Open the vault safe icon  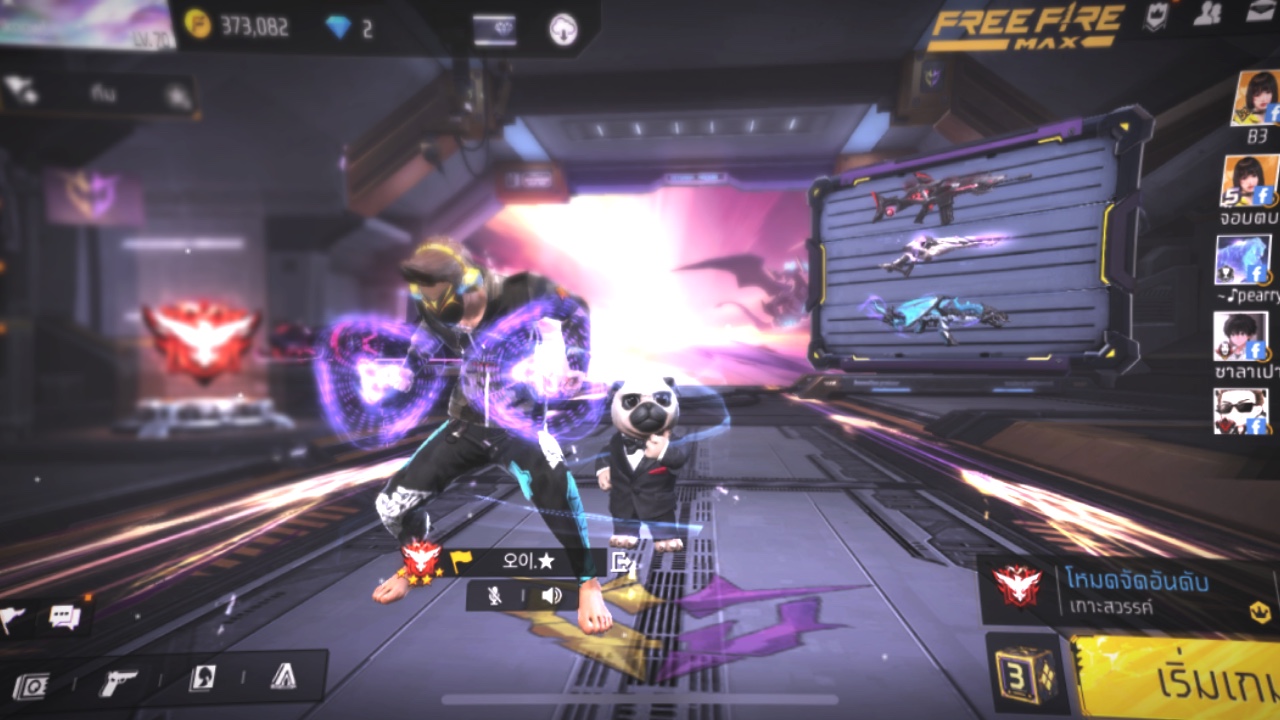(32, 686)
